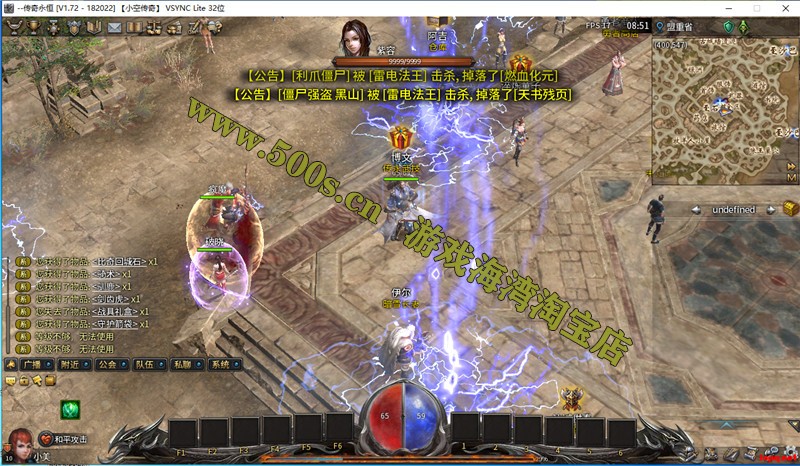Show the 系统 chat channel
800x466 pixels.
pos(219,364)
